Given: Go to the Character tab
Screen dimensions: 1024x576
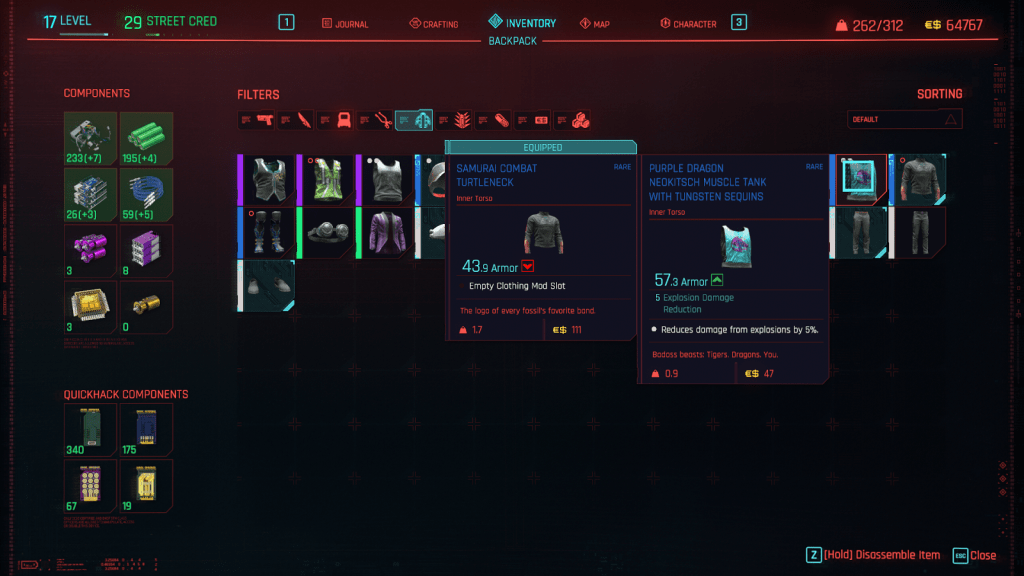Looking at the screenshot, I should pyautogui.click(x=689, y=23).
